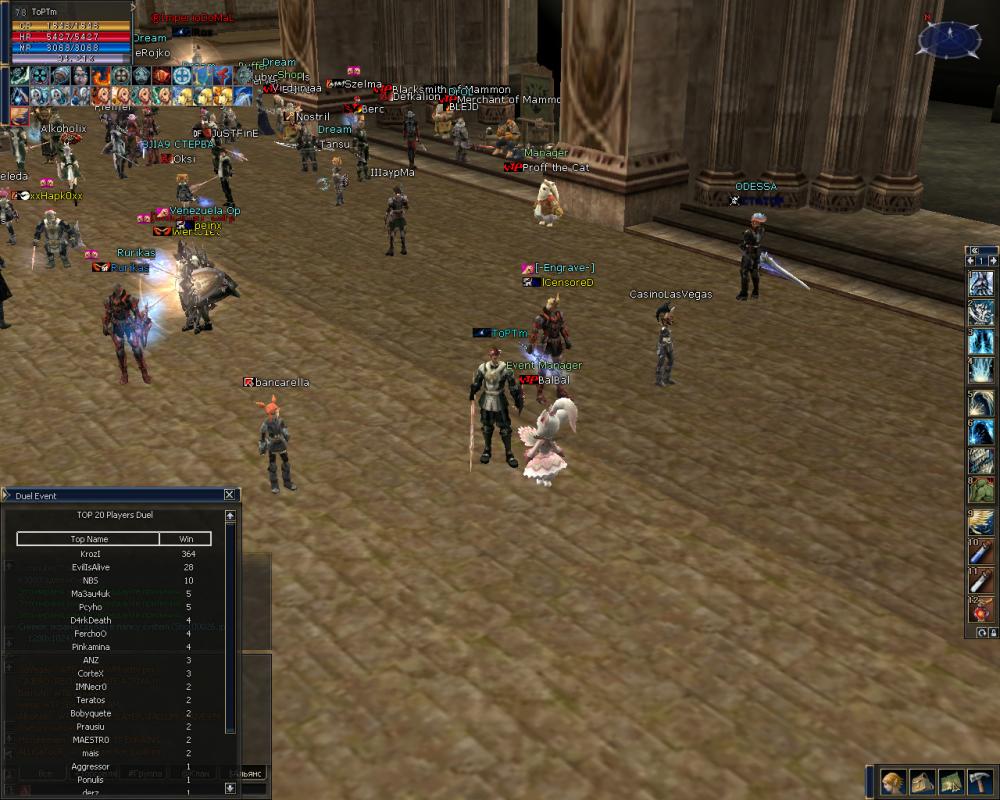Click the Duel Event list's scroll-up arrow

pyautogui.click(x=230, y=517)
